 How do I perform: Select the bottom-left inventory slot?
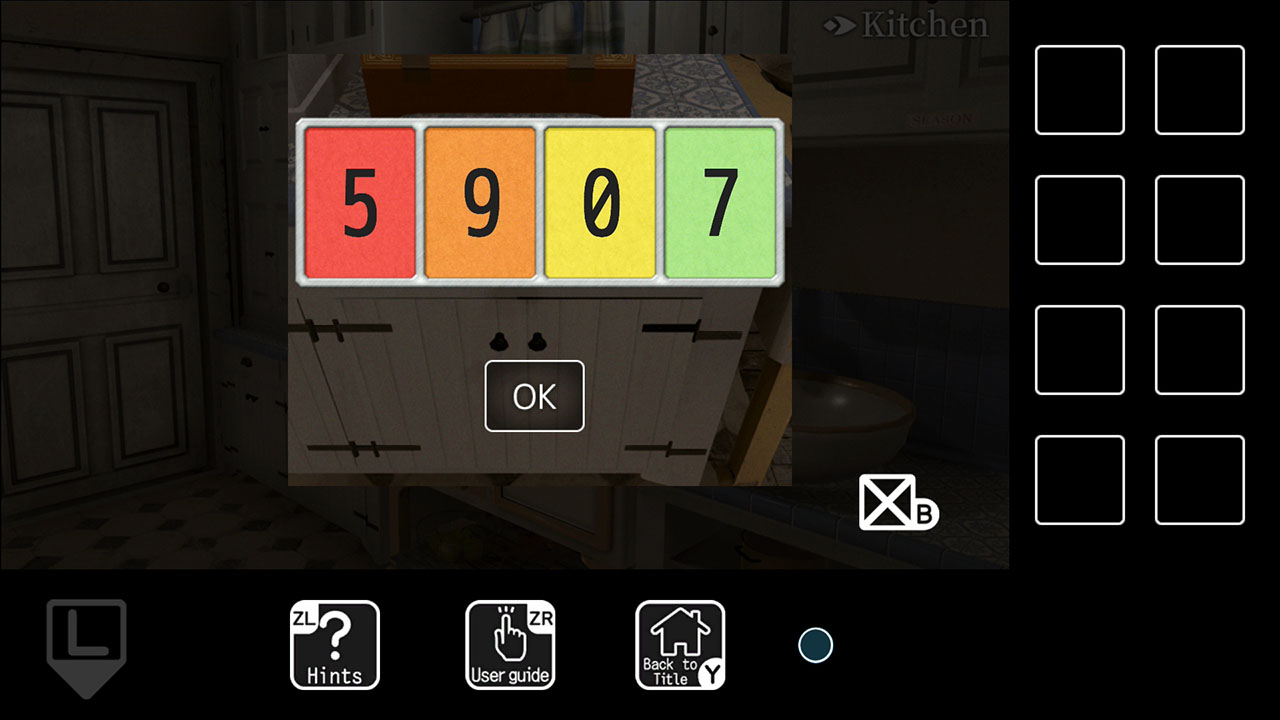click(x=1079, y=480)
